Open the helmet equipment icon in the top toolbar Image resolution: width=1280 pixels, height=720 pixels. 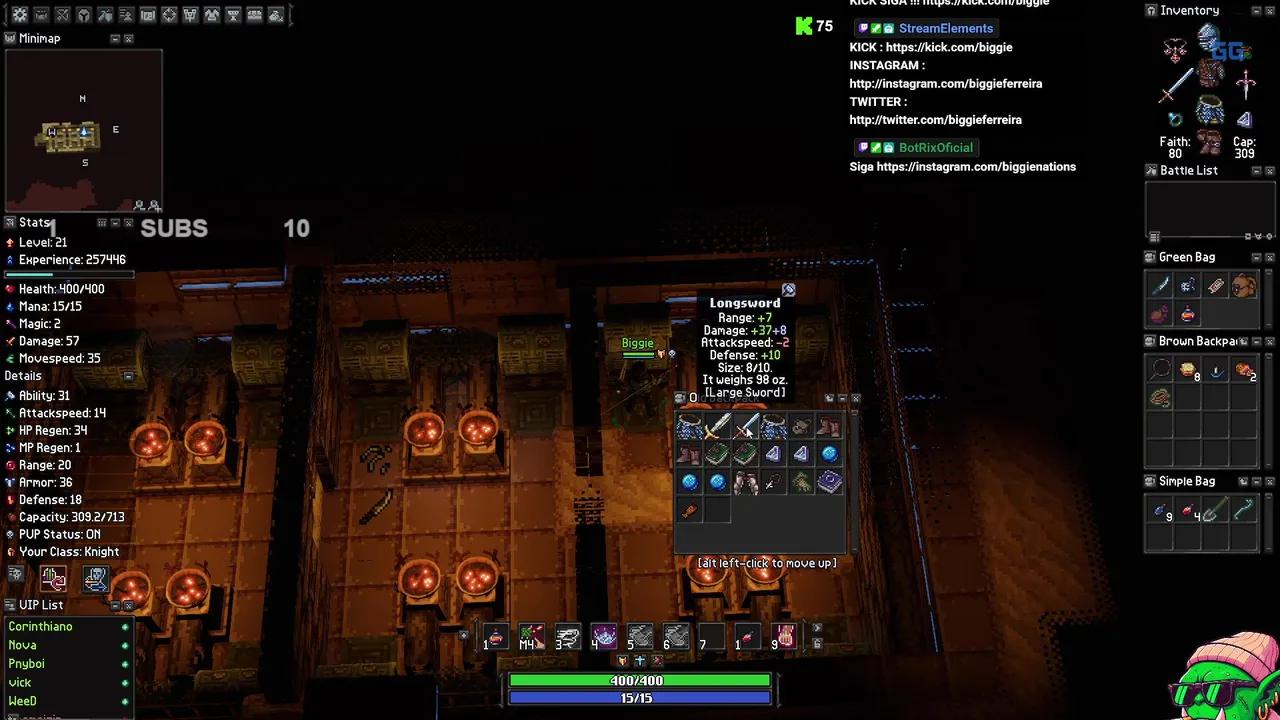click(83, 14)
